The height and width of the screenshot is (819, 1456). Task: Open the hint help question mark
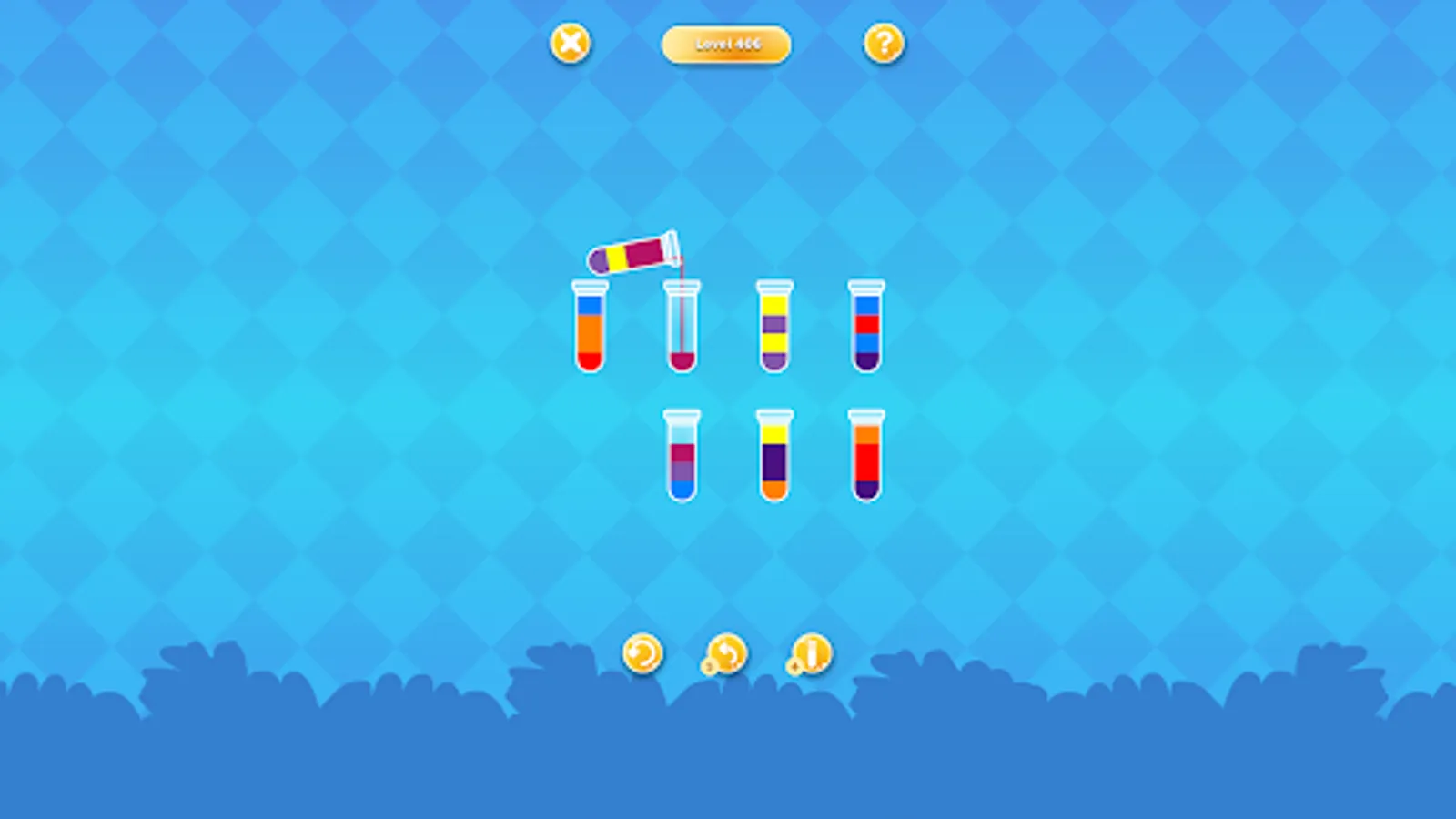[x=884, y=43]
